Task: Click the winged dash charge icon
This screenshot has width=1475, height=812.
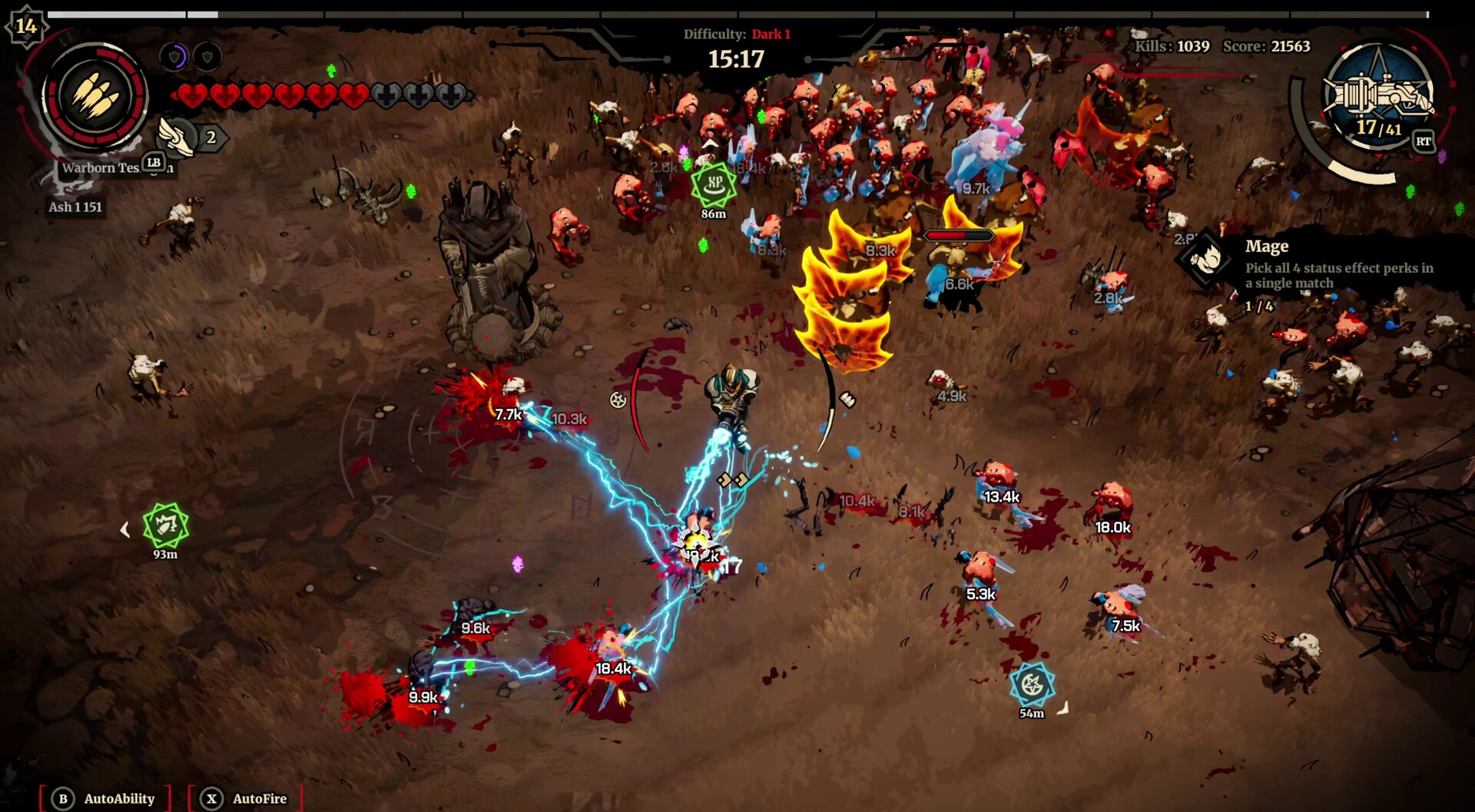Action: pos(176,137)
